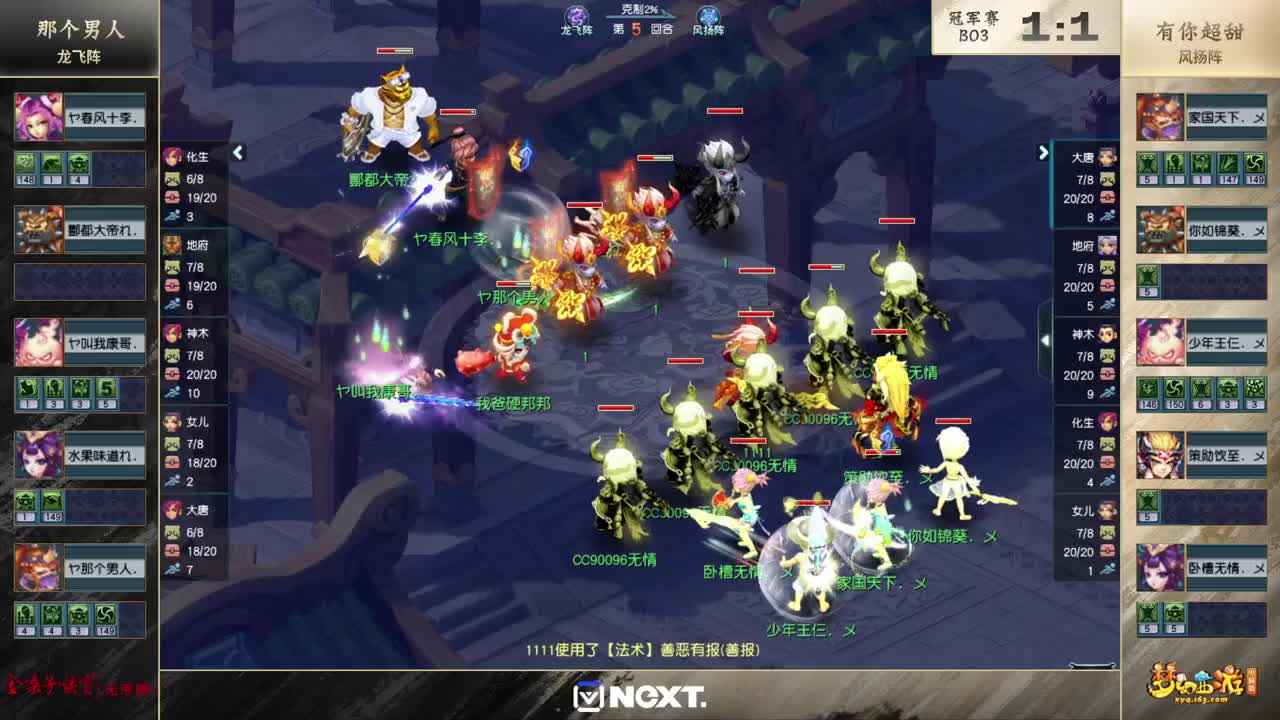Collapse the left stats panel with its arrow
The image size is (1280, 720).
click(239, 153)
